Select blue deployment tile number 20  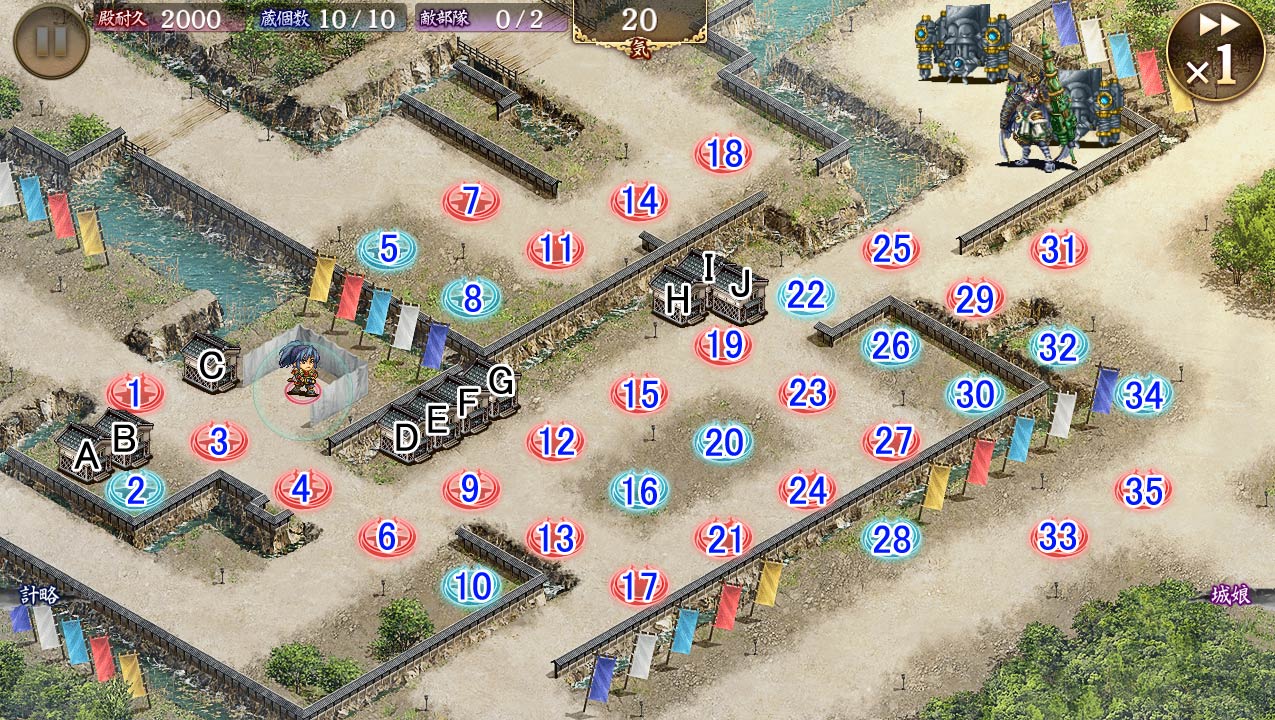(723, 441)
